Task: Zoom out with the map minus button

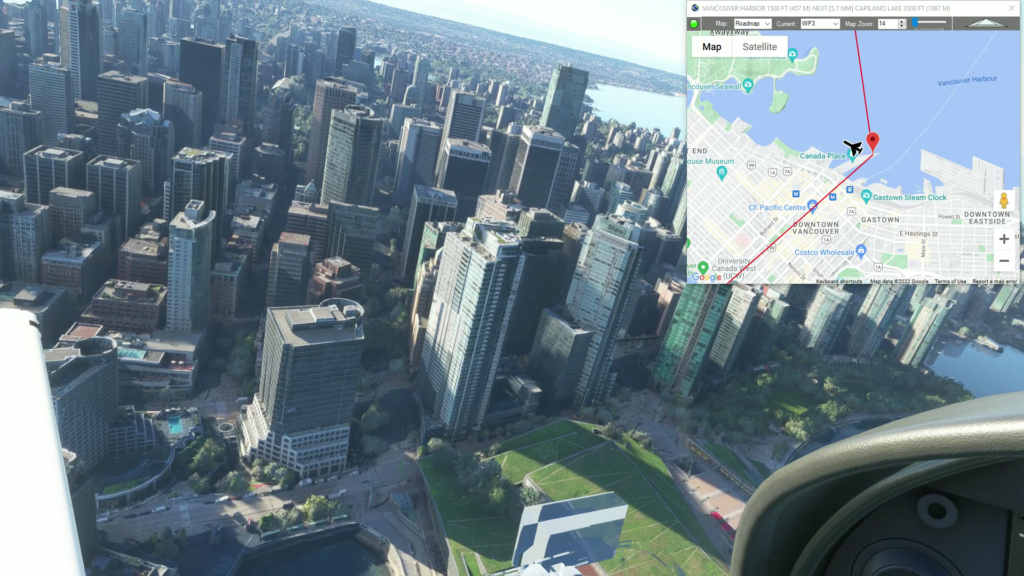Action: (1004, 261)
